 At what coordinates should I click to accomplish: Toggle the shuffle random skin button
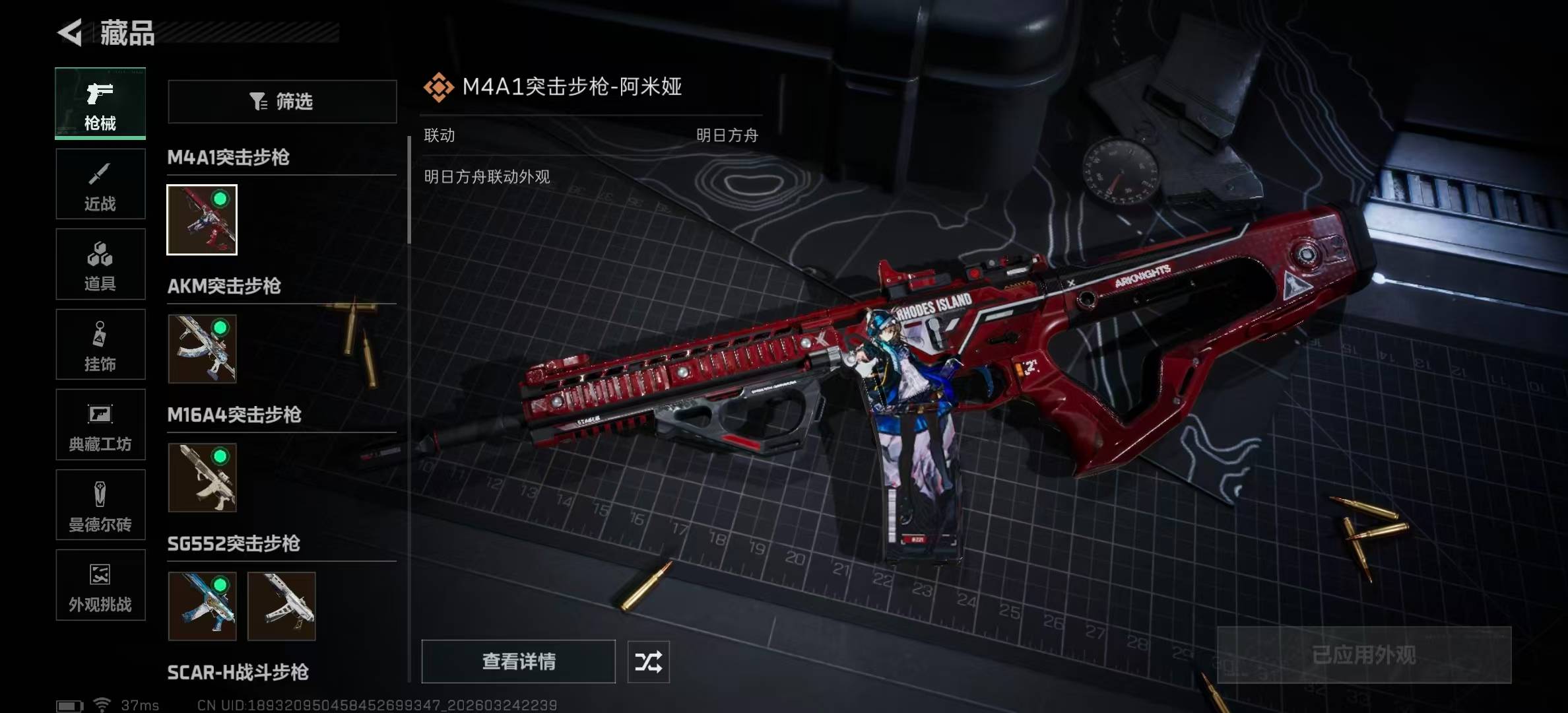click(x=648, y=662)
